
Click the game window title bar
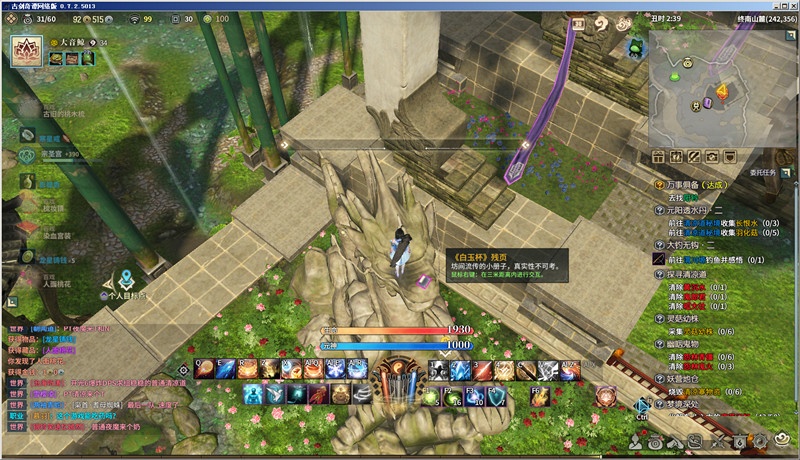pyautogui.click(x=400, y=5)
